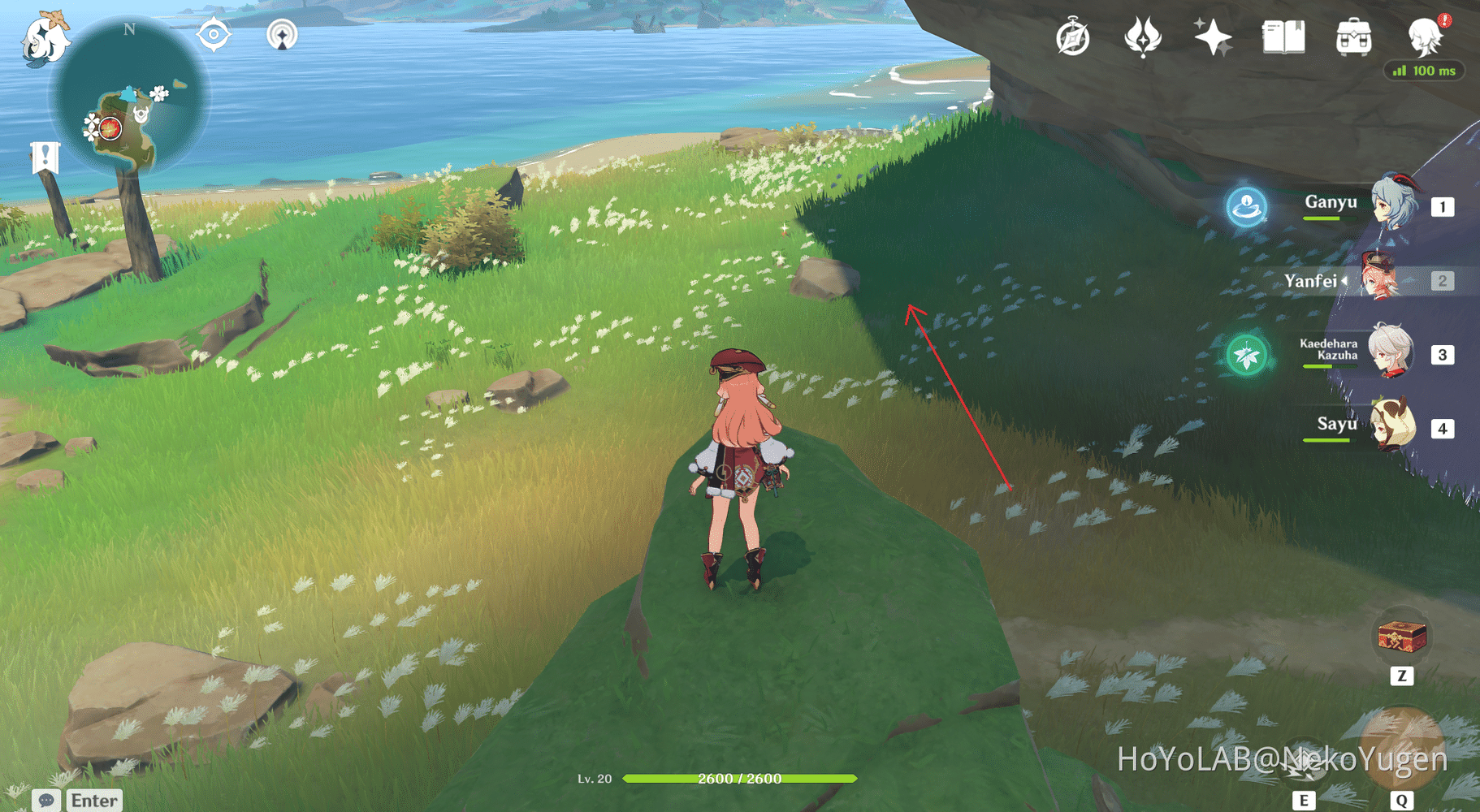Switch to Sayu
Screen dimensions: 1480x812
pos(1393,425)
